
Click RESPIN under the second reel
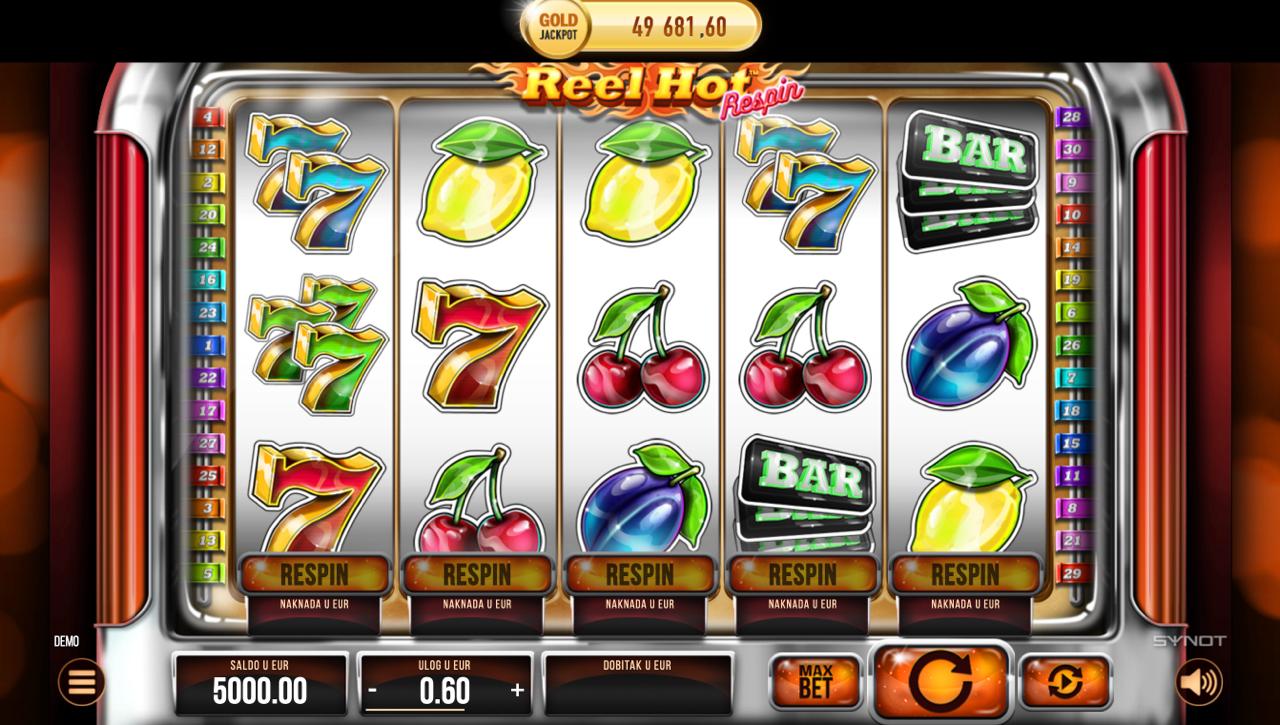click(477, 575)
